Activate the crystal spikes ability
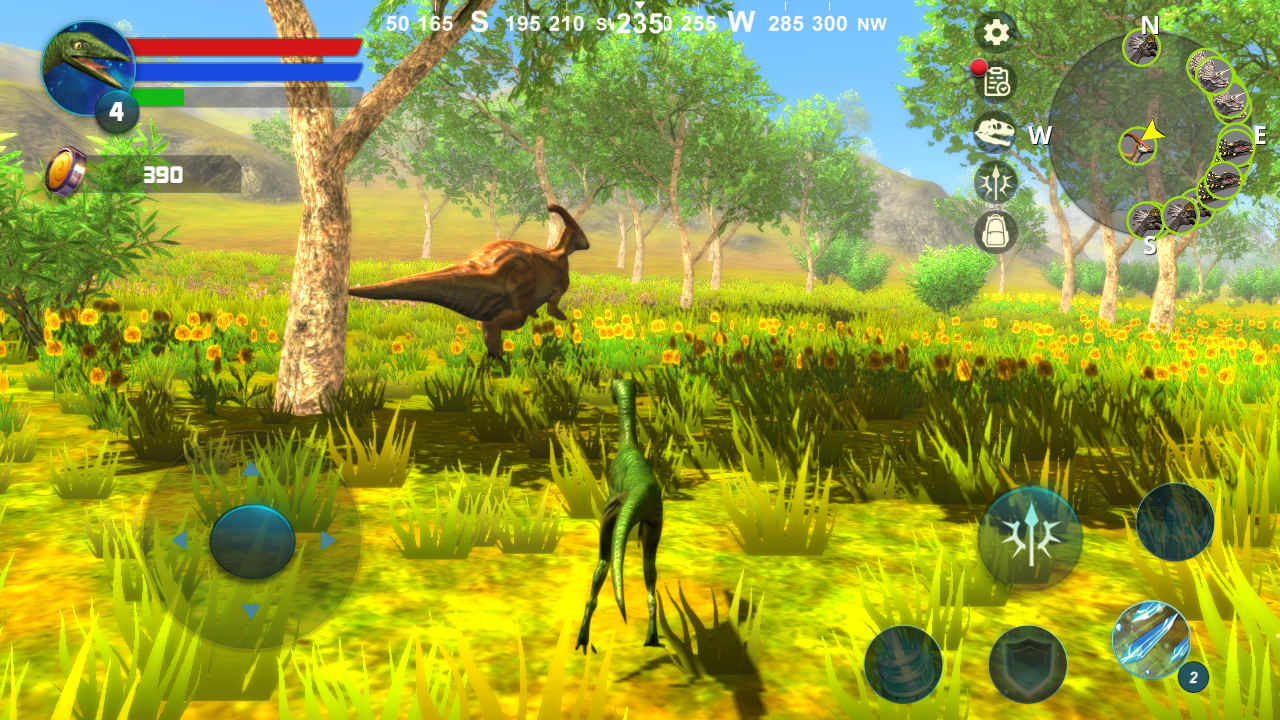This screenshot has width=1280, height=720. pos(1176,520)
